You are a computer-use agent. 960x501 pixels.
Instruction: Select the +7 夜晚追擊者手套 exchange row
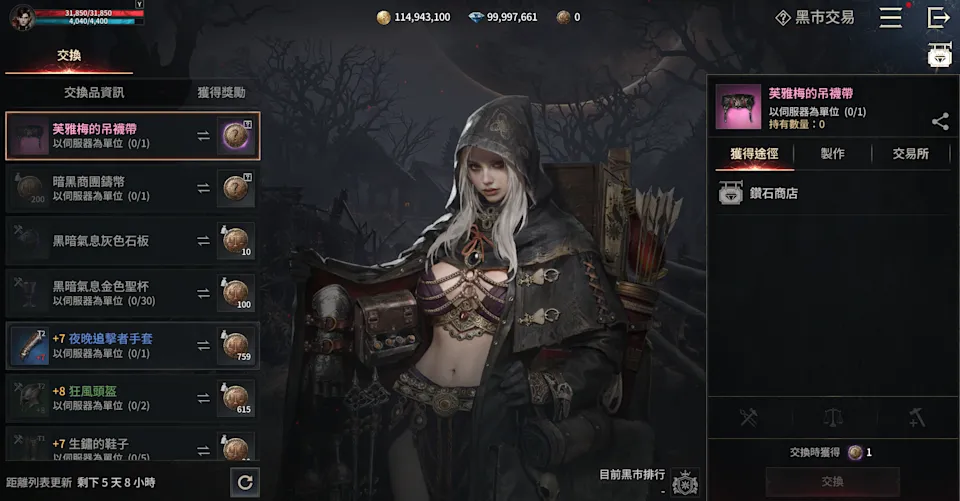click(132, 346)
